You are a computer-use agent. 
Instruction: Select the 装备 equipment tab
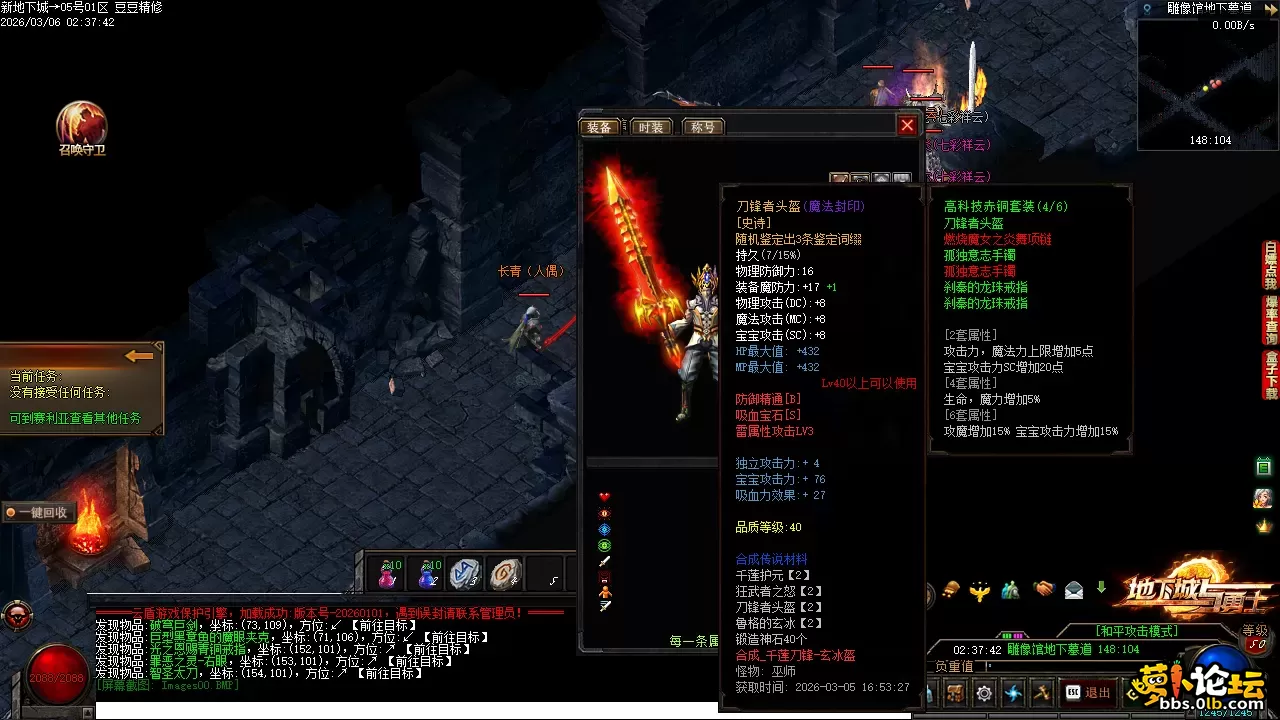[x=600, y=127]
